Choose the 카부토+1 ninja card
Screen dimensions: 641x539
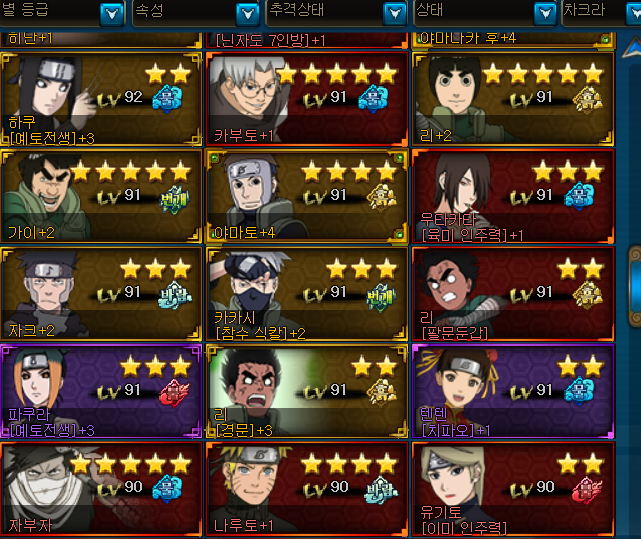[x=306, y=98]
